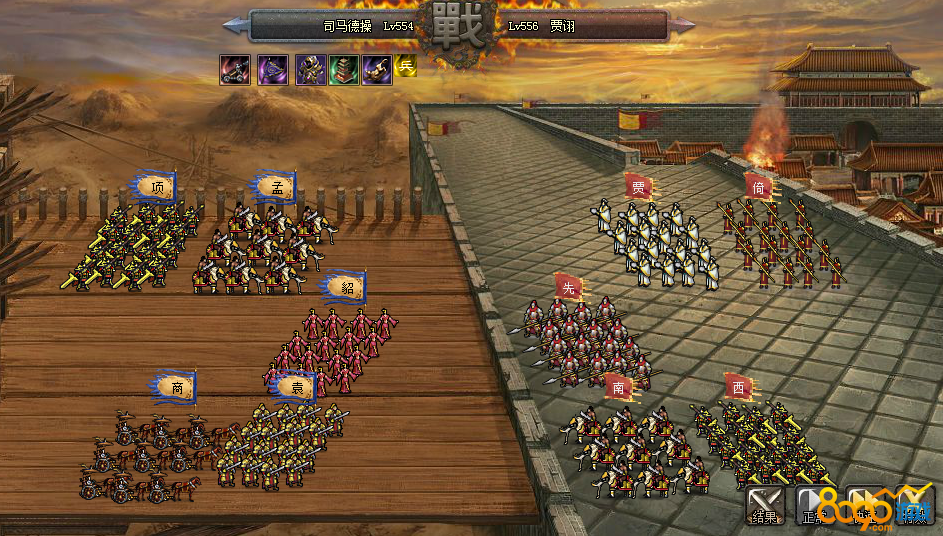This screenshot has height=536, width=943.
Task: Select the purple war banner skill icon
Action: pos(273,69)
